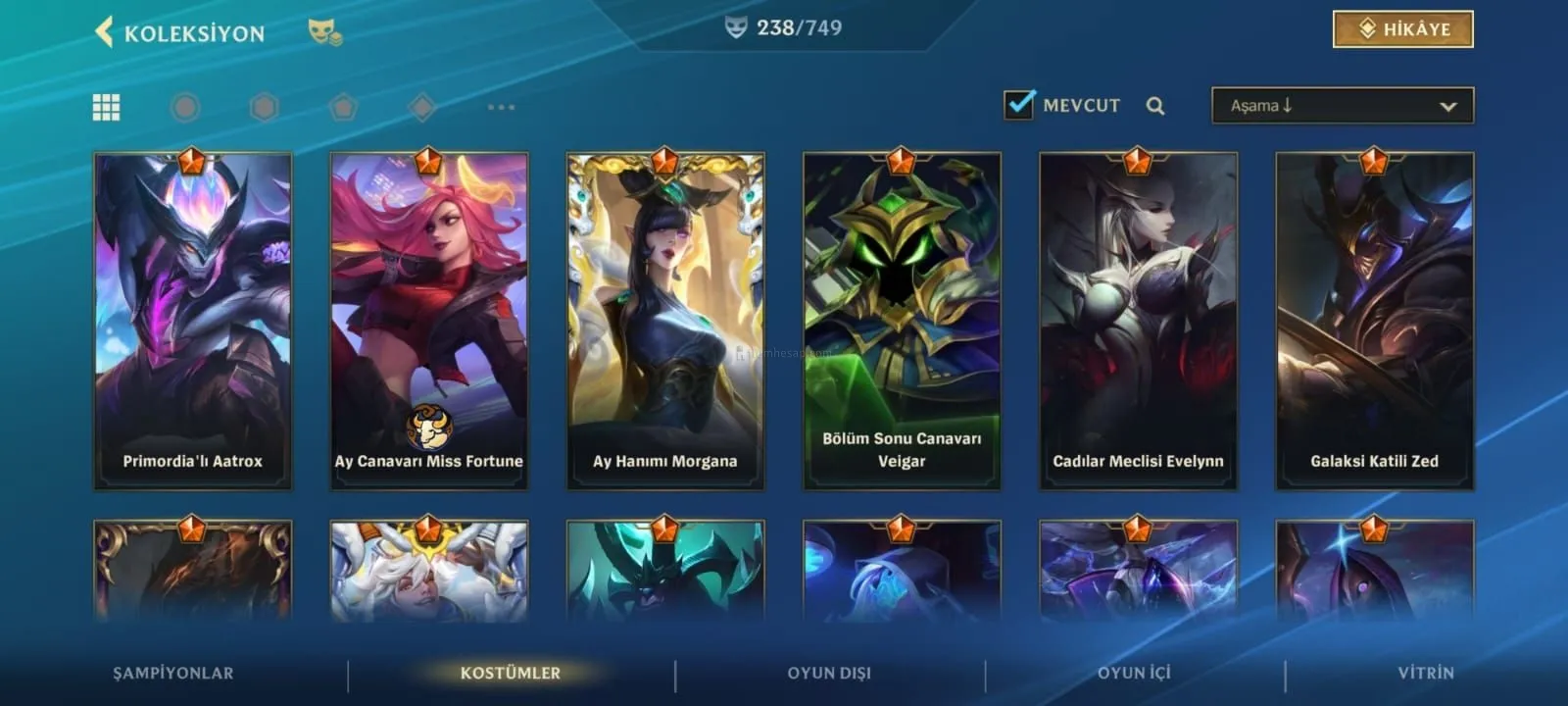Select the Galaksi Katili Zed skin
Screen dimensions: 1568x706
[1374, 321]
